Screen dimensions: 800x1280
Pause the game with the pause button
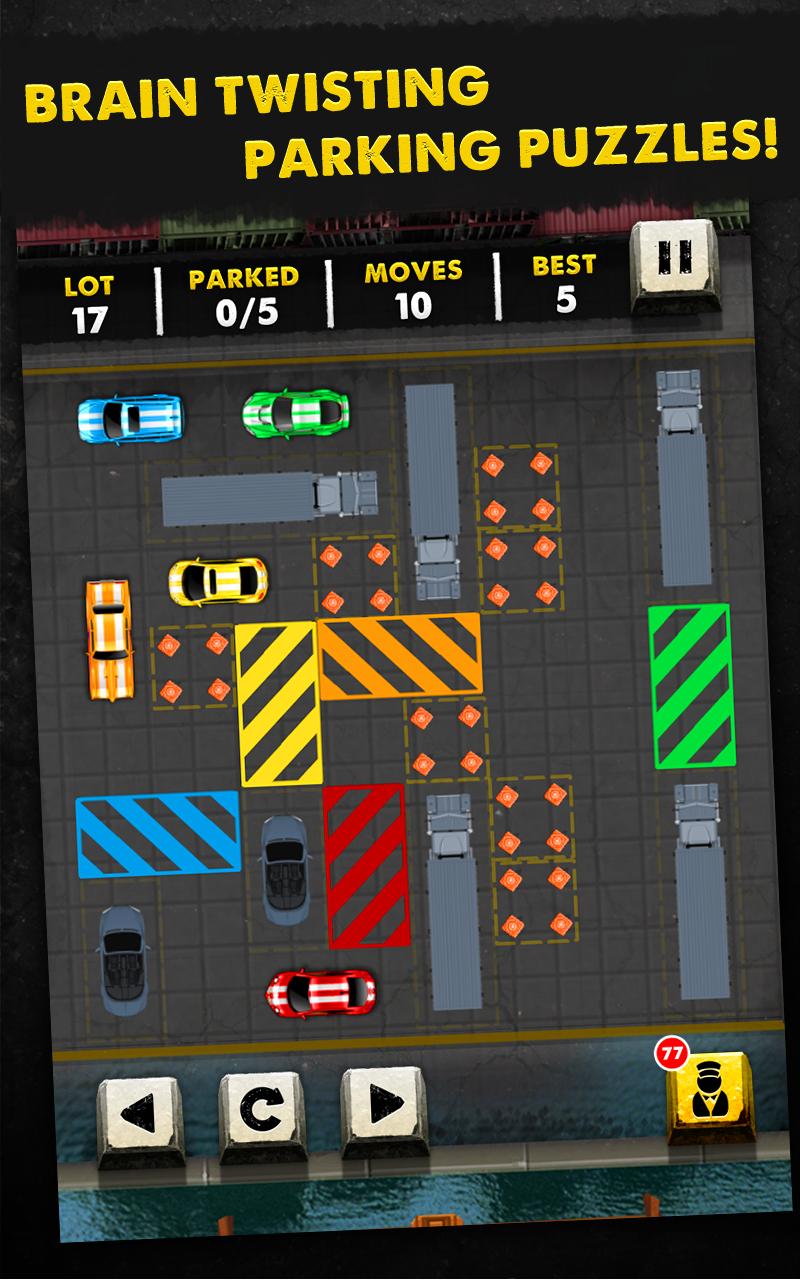coord(674,262)
